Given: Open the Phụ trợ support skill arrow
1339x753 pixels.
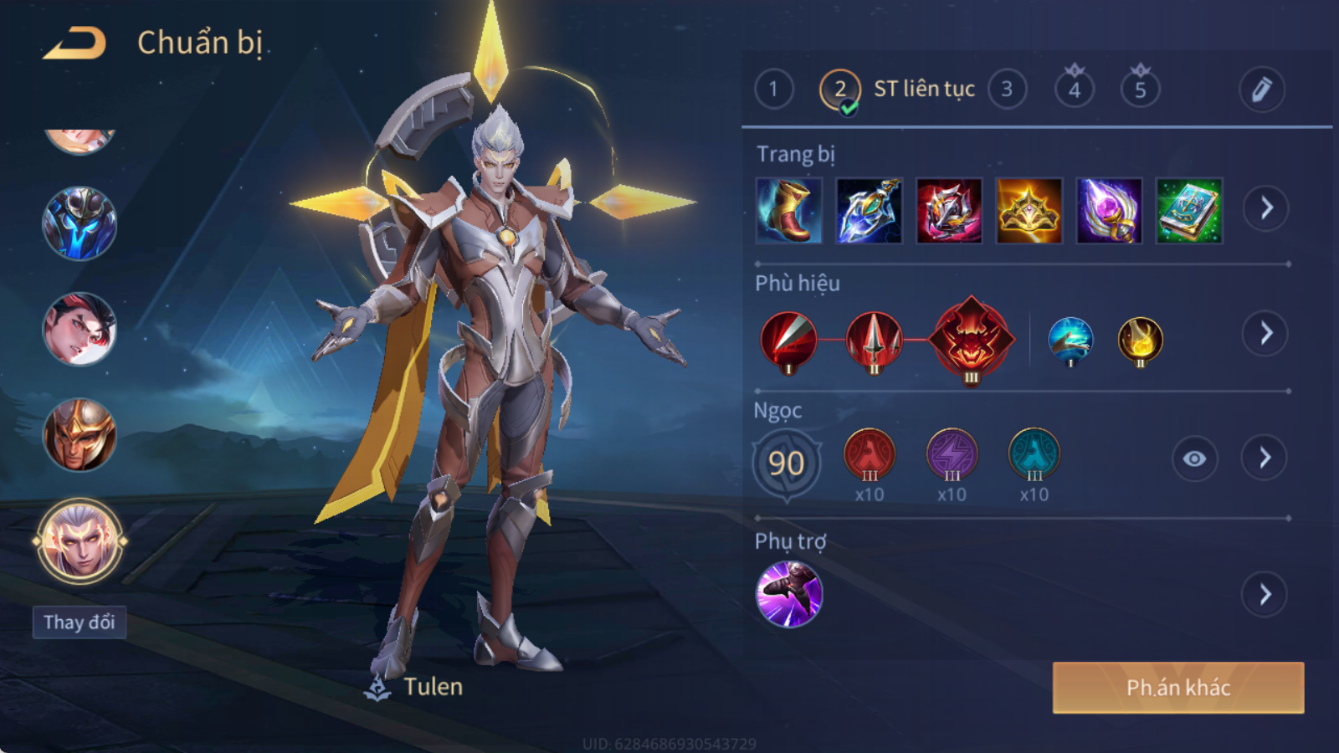Looking at the screenshot, I should pos(1265,595).
